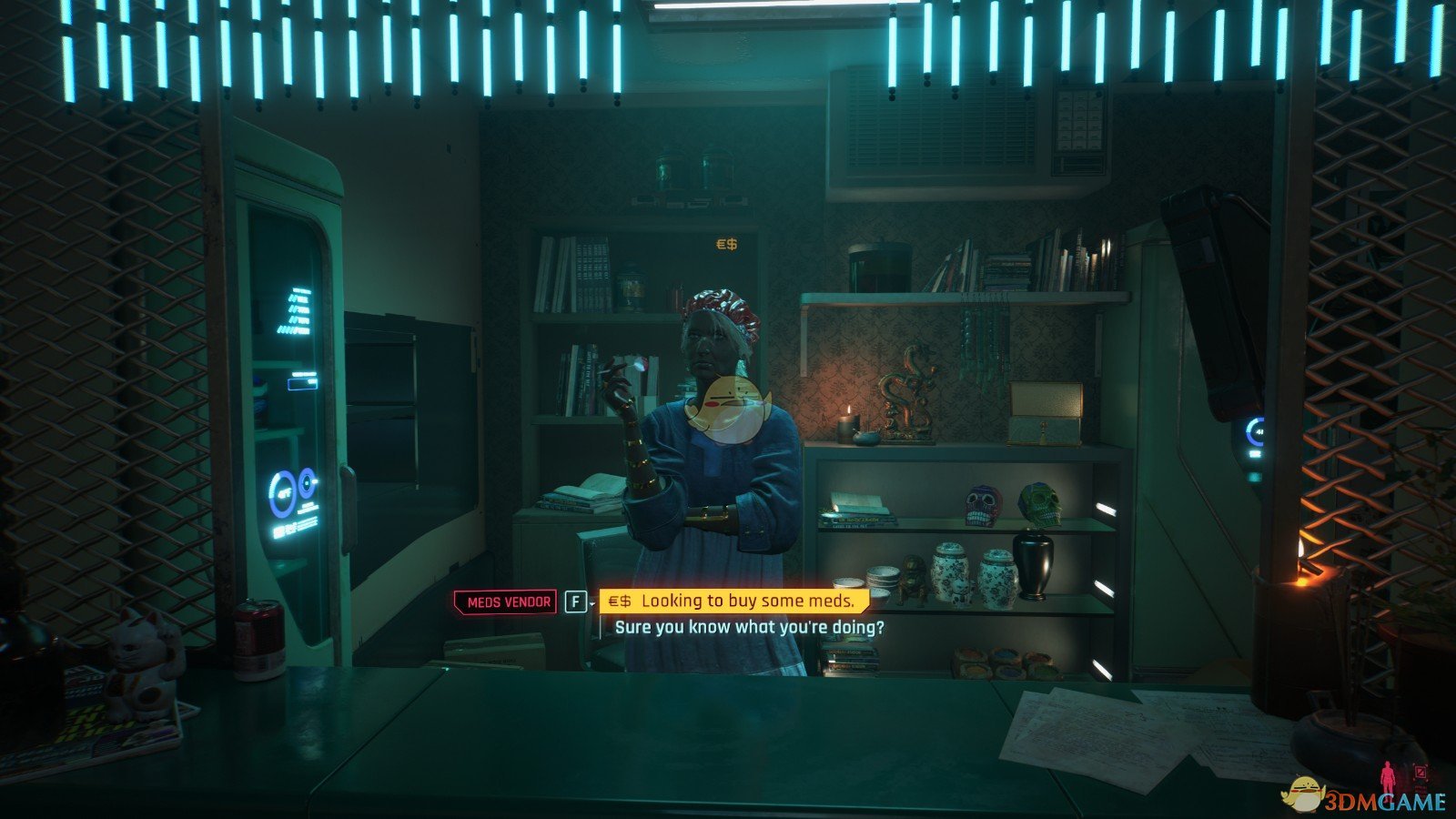Select the 'Looking to buy some meds' option
The image size is (1456, 819).
click(744, 600)
